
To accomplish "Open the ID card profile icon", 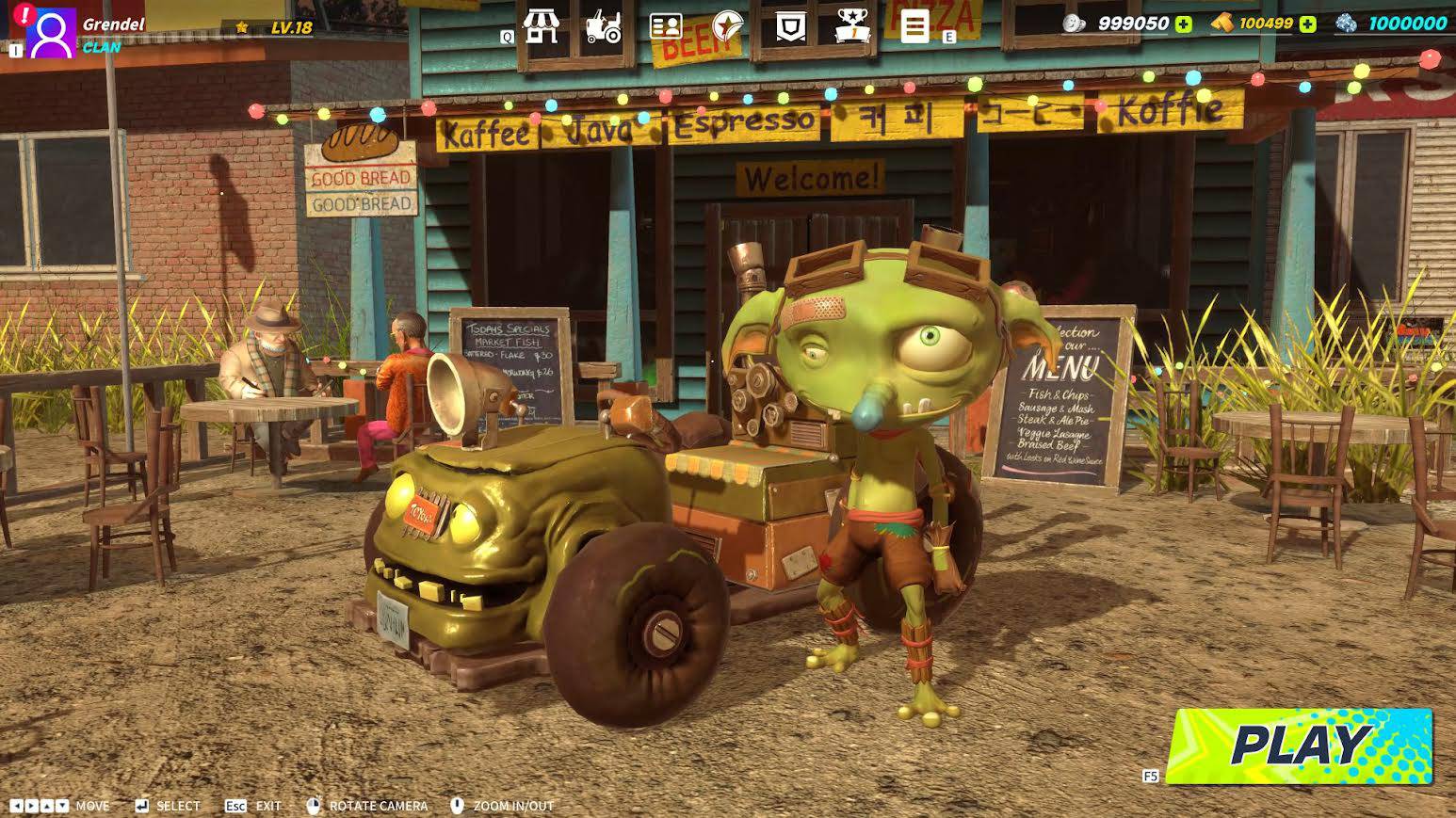I will pyautogui.click(x=666, y=26).
